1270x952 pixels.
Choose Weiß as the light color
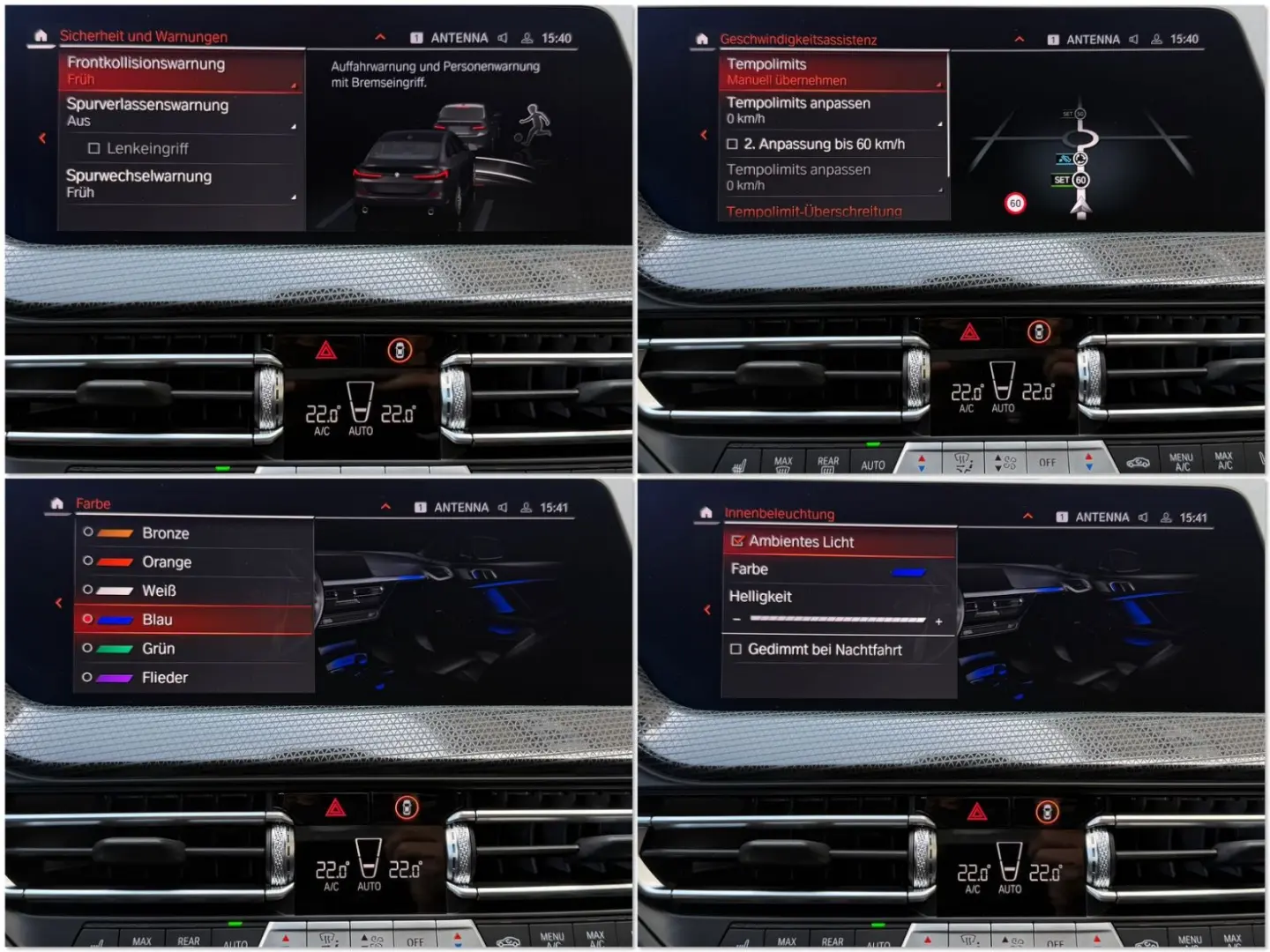(160, 591)
